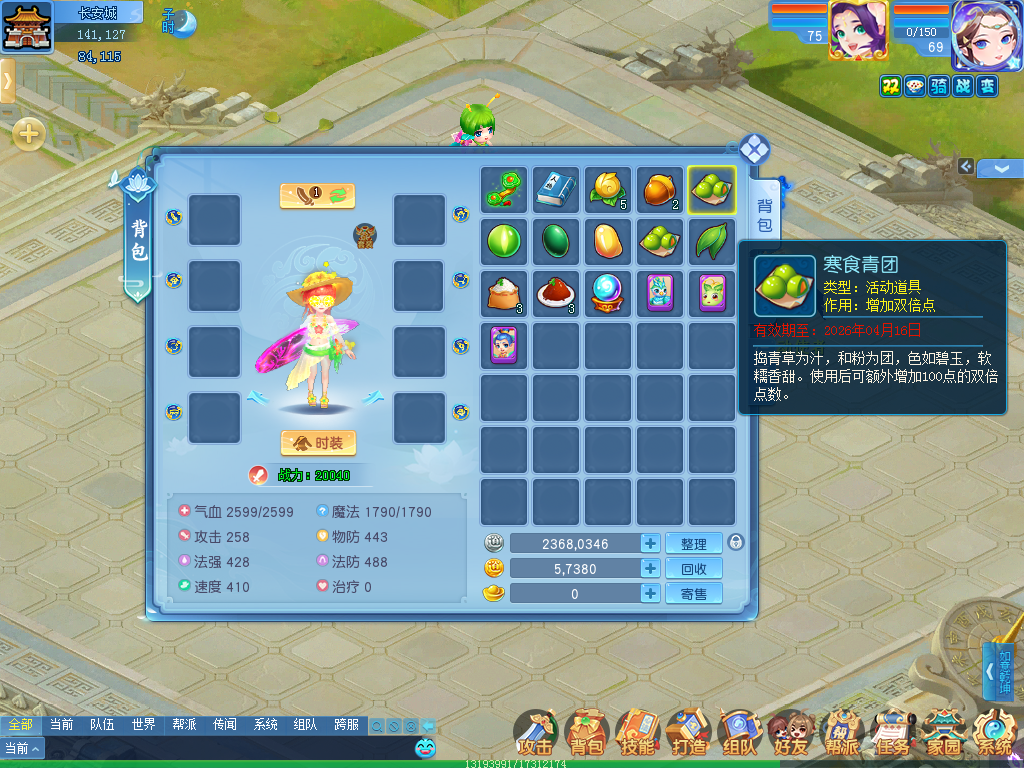Open the 打造 crafting menu
The height and width of the screenshot is (768, 1024).
688,733
